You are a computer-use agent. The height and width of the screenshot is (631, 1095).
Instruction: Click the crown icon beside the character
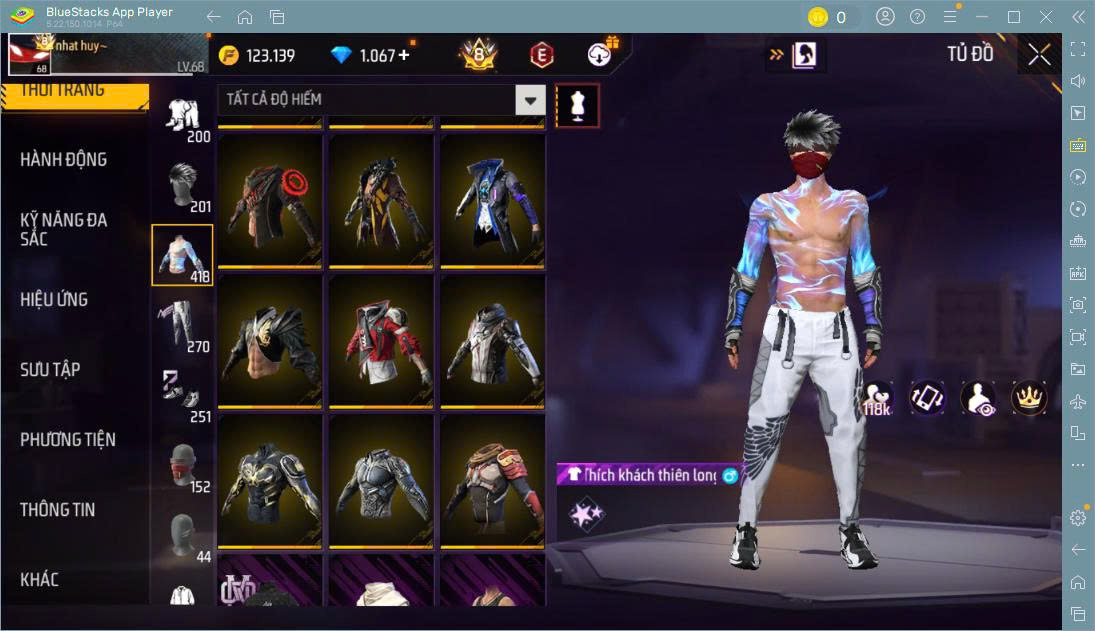1029,398
